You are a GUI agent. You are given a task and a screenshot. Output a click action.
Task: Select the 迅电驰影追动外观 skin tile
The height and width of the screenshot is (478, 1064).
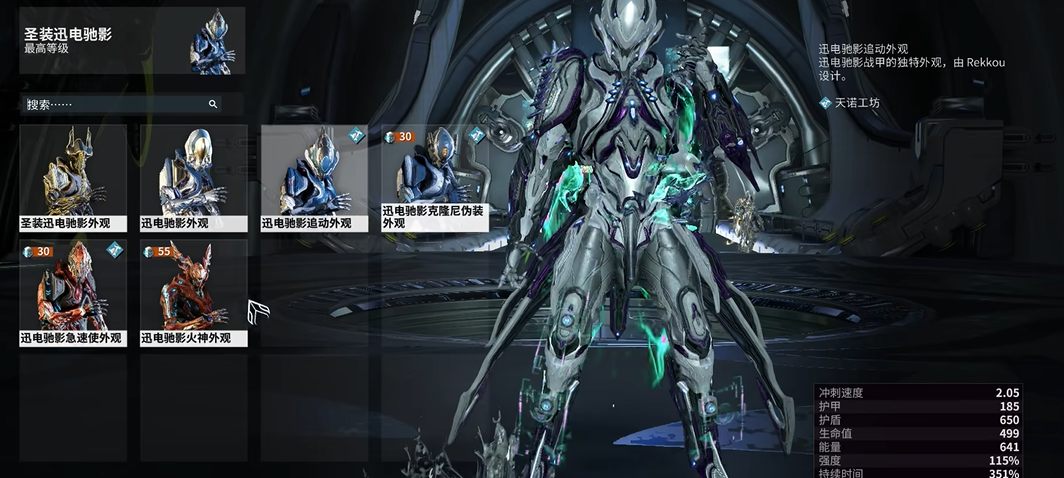coord(314,177)
